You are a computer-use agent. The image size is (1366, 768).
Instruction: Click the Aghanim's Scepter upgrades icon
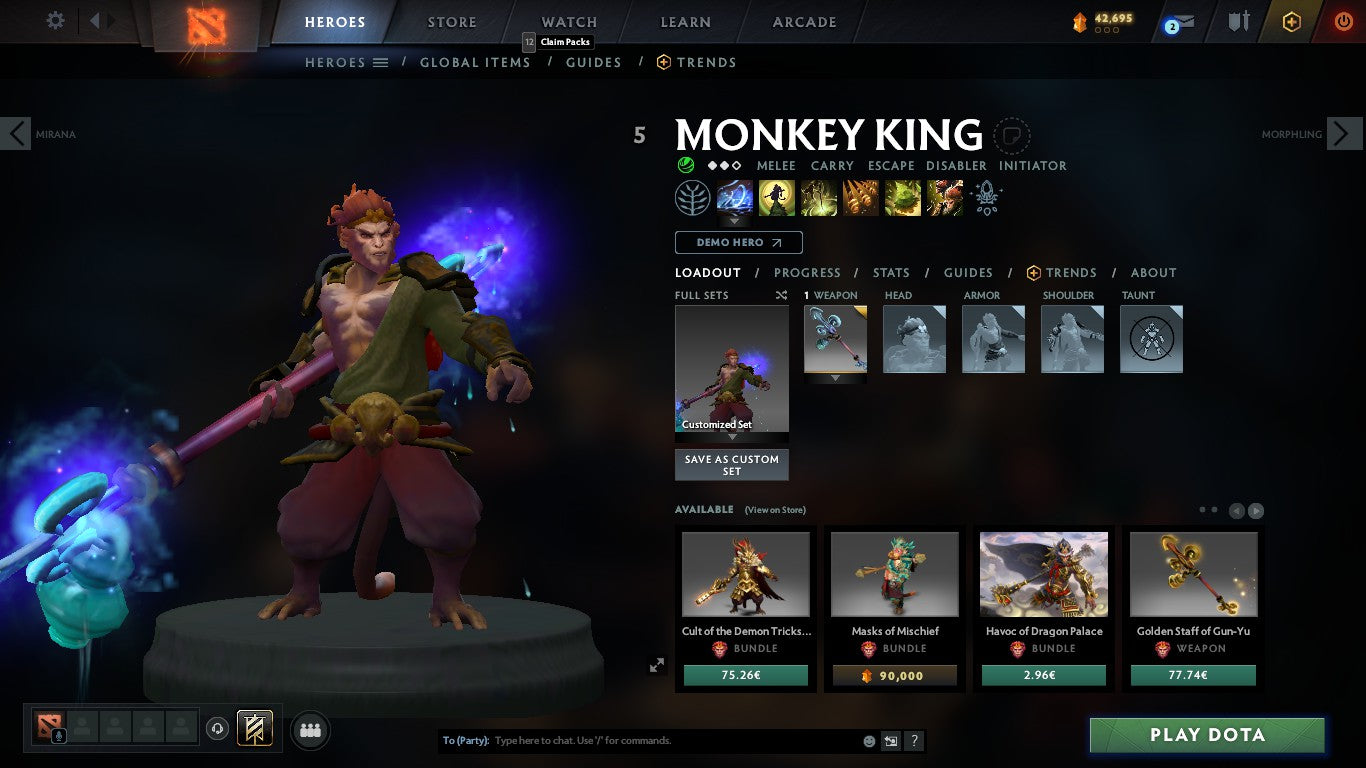(986, 199)
